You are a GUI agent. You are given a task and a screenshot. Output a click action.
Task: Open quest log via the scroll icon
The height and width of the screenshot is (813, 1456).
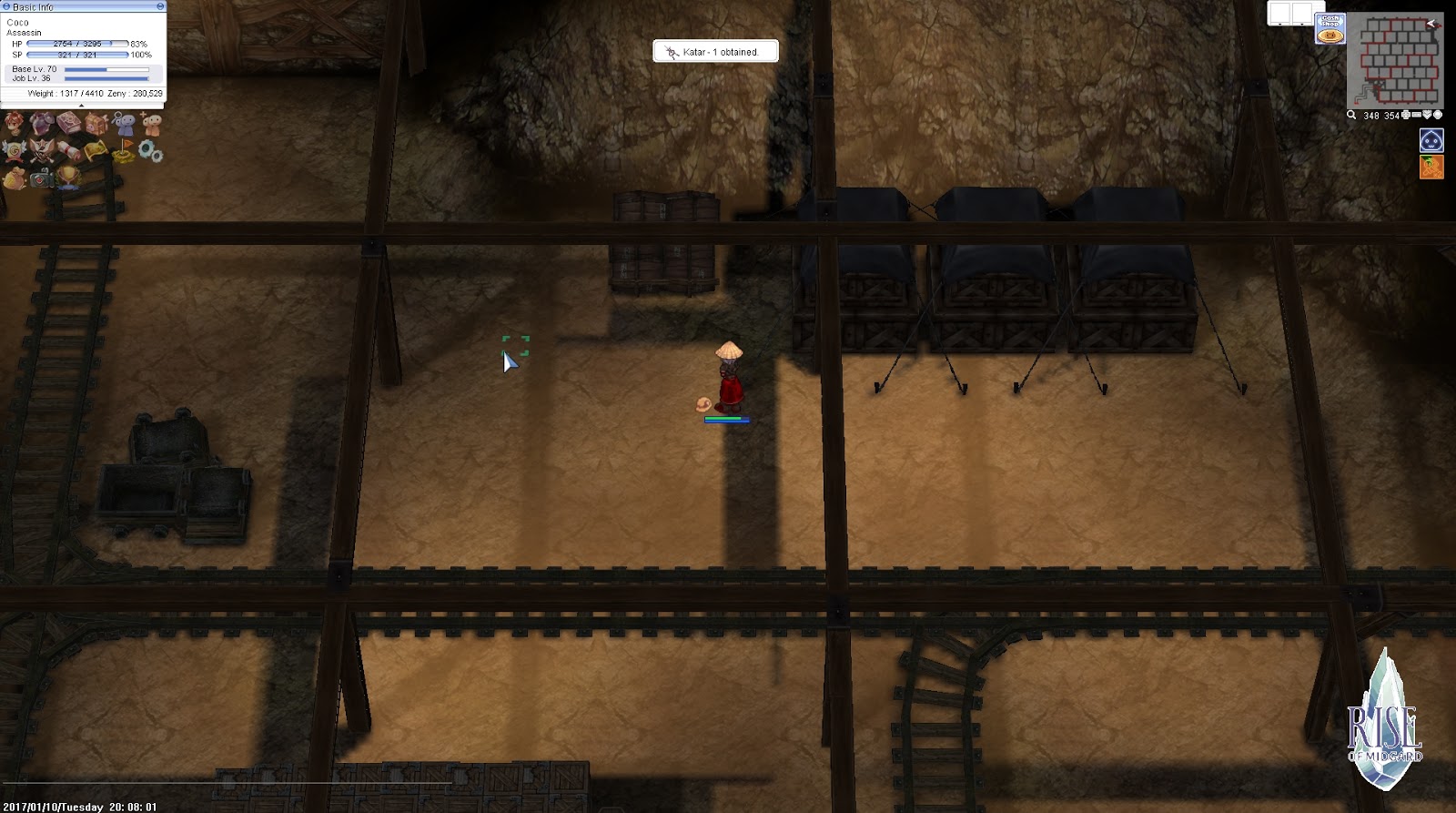(x=70, y=150)
